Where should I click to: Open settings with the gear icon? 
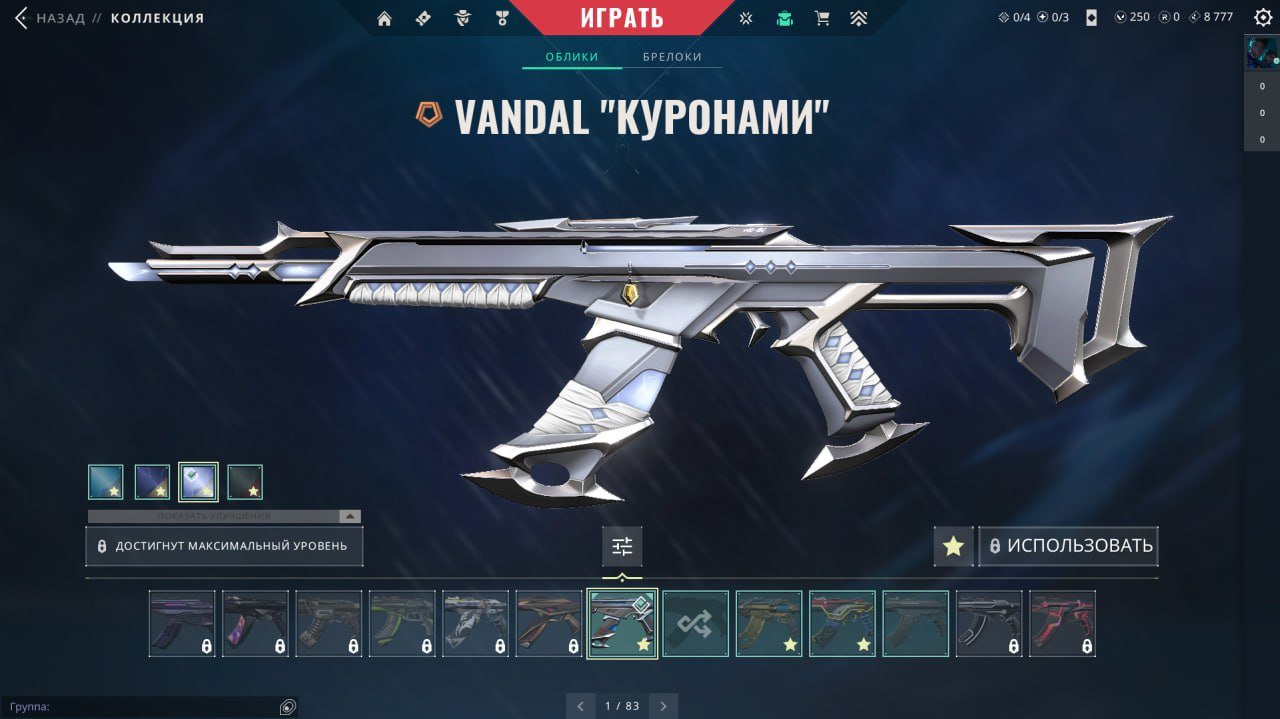(1260, 18)
